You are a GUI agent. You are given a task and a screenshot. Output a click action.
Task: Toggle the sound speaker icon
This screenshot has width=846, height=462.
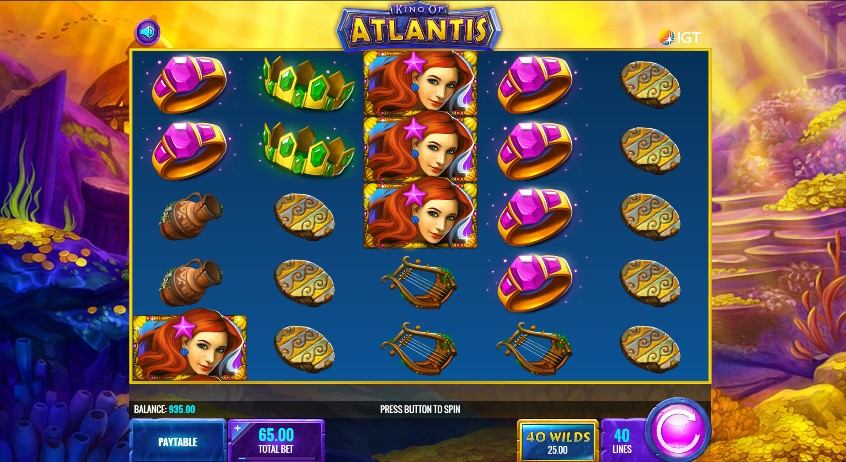tap(147, 33)
